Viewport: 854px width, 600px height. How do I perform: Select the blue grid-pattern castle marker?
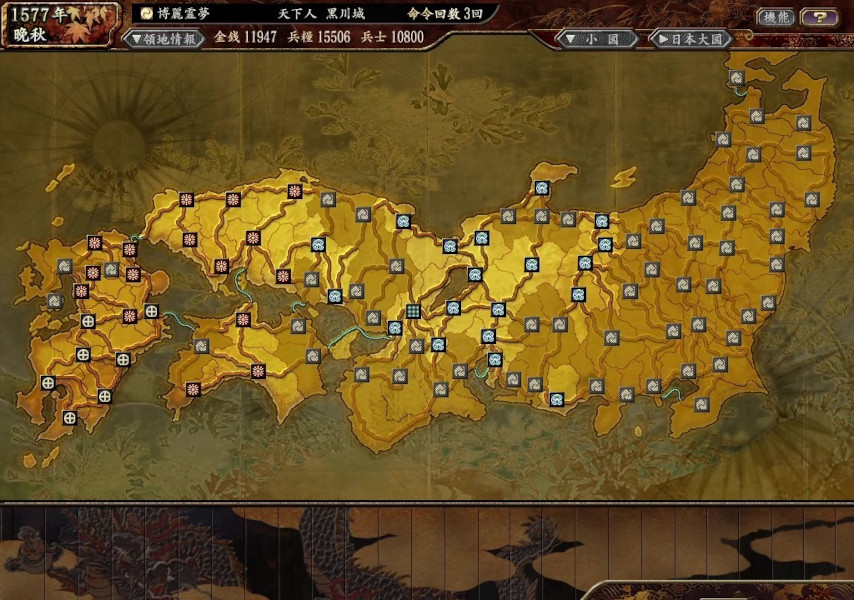(x=412, y=312)
